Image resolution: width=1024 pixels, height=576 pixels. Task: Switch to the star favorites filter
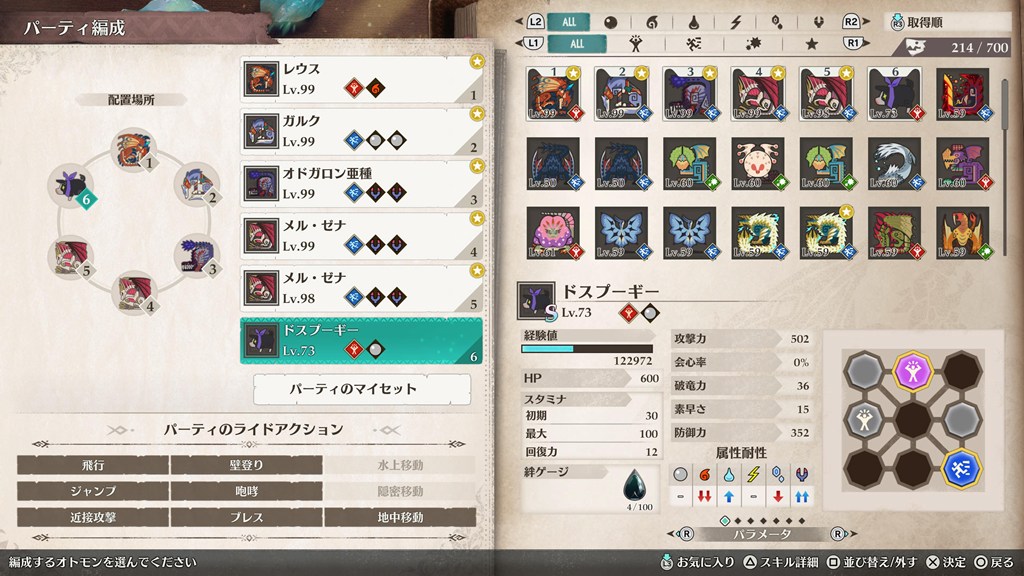tap(811, 44)
